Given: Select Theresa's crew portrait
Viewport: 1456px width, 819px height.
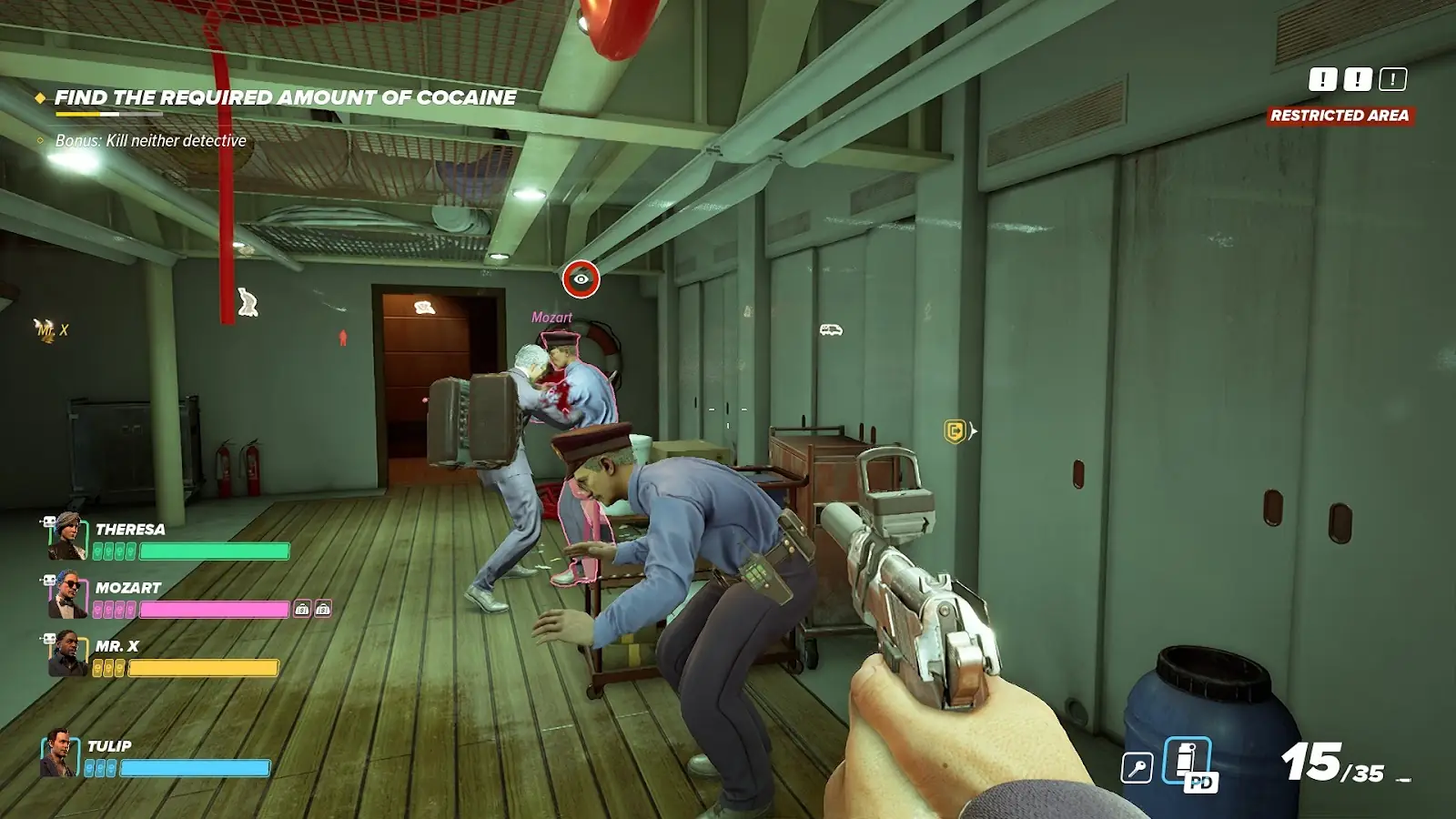Looking at the screenshot, I should click(x=66, y=537).
